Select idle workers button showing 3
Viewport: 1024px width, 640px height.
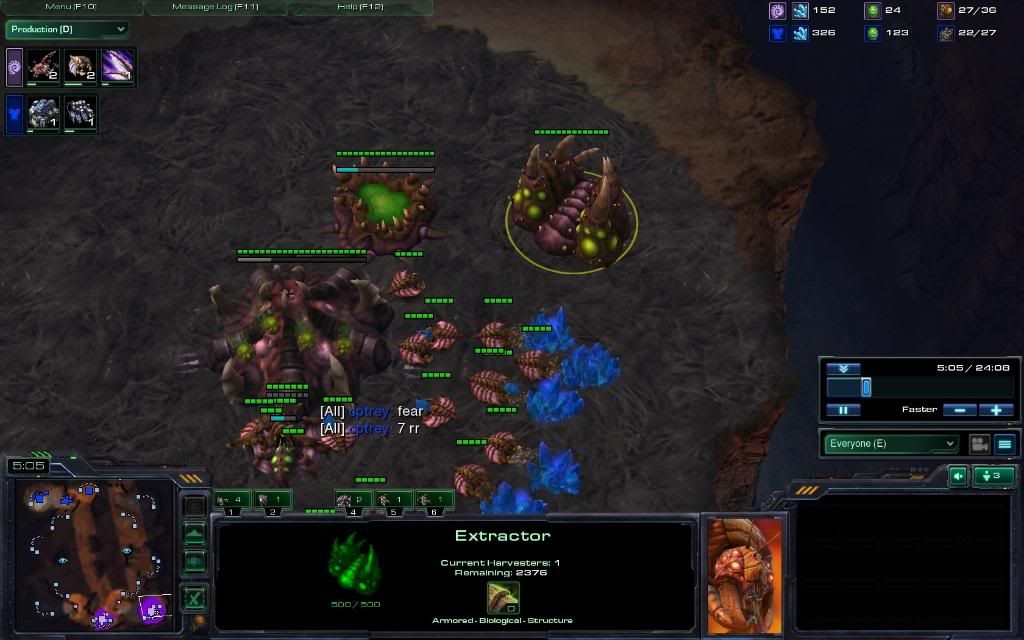pos(993,476)
